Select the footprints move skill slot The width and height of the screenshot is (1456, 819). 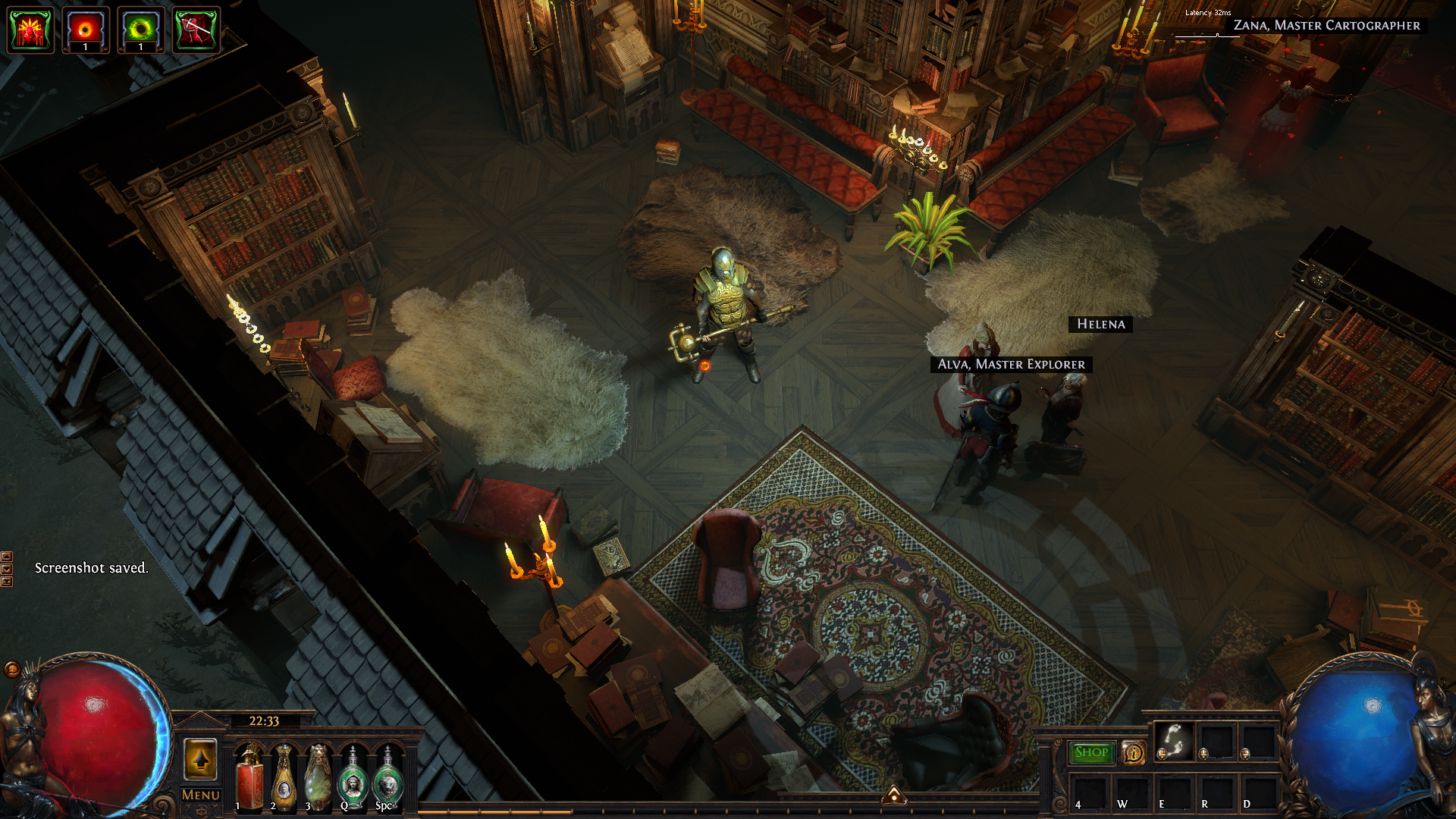coord(1174,741)
